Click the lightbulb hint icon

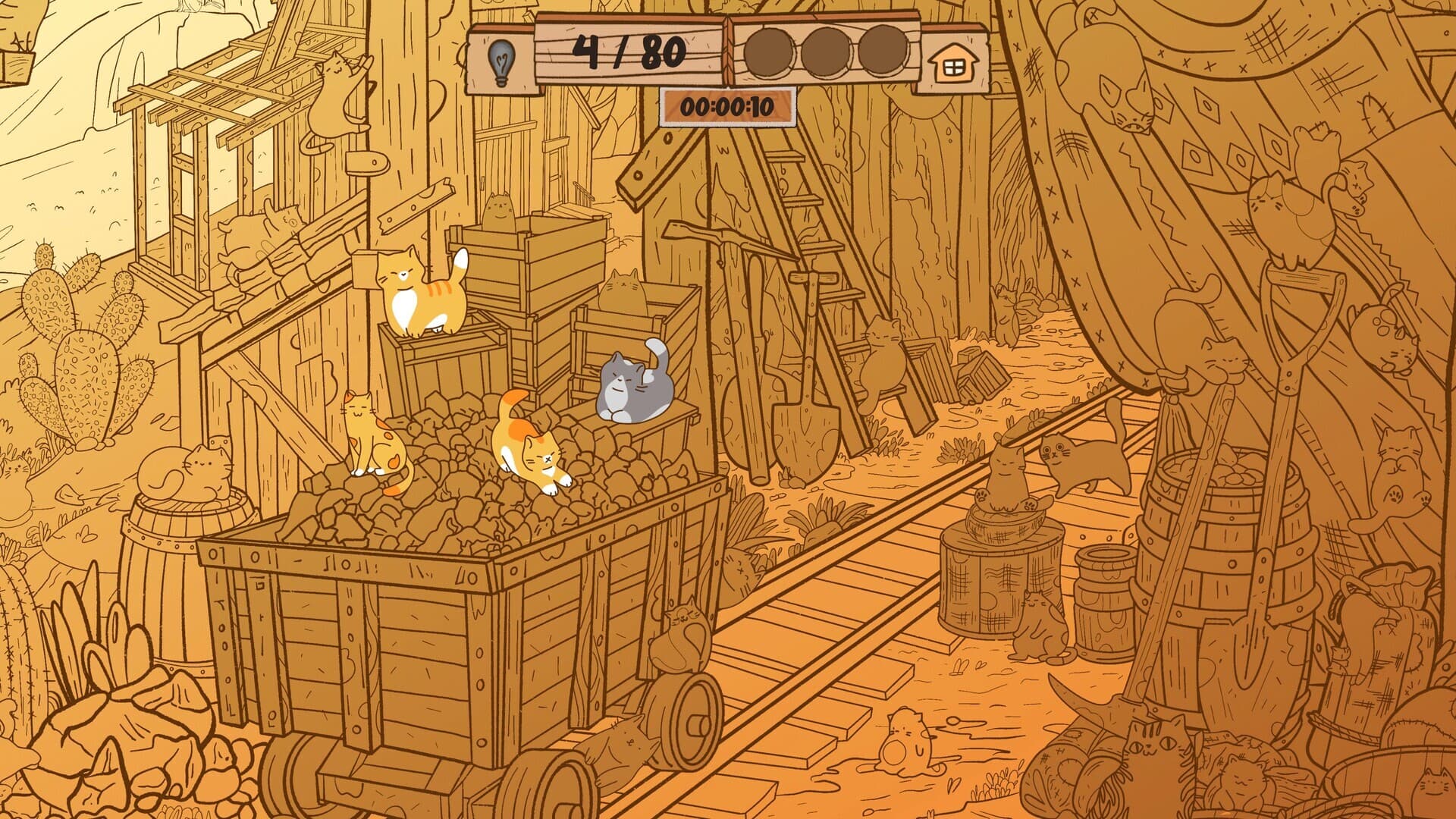point(503,57)
